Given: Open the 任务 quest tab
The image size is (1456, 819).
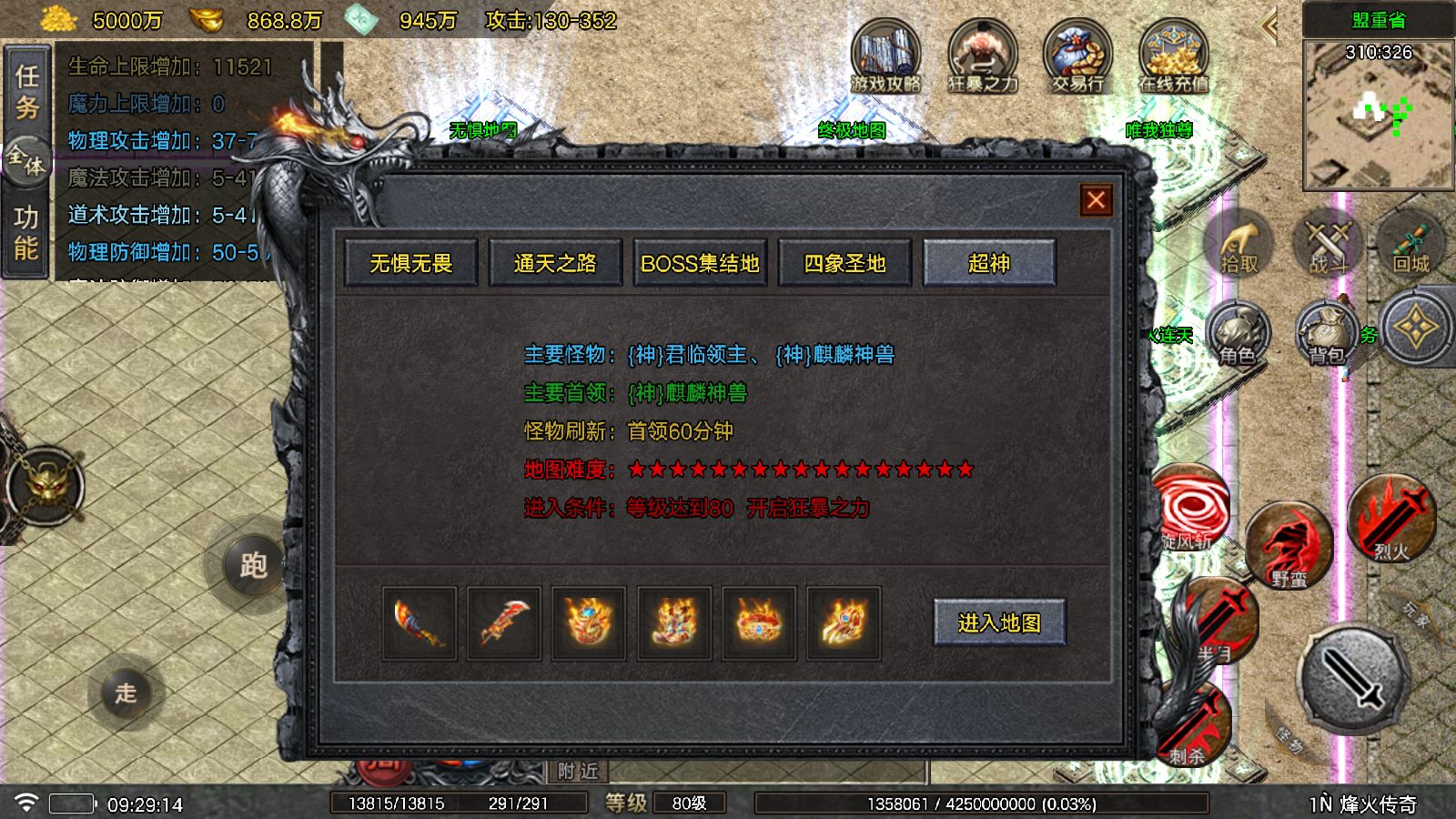Looking at the screenshot, I should [26, 91].
